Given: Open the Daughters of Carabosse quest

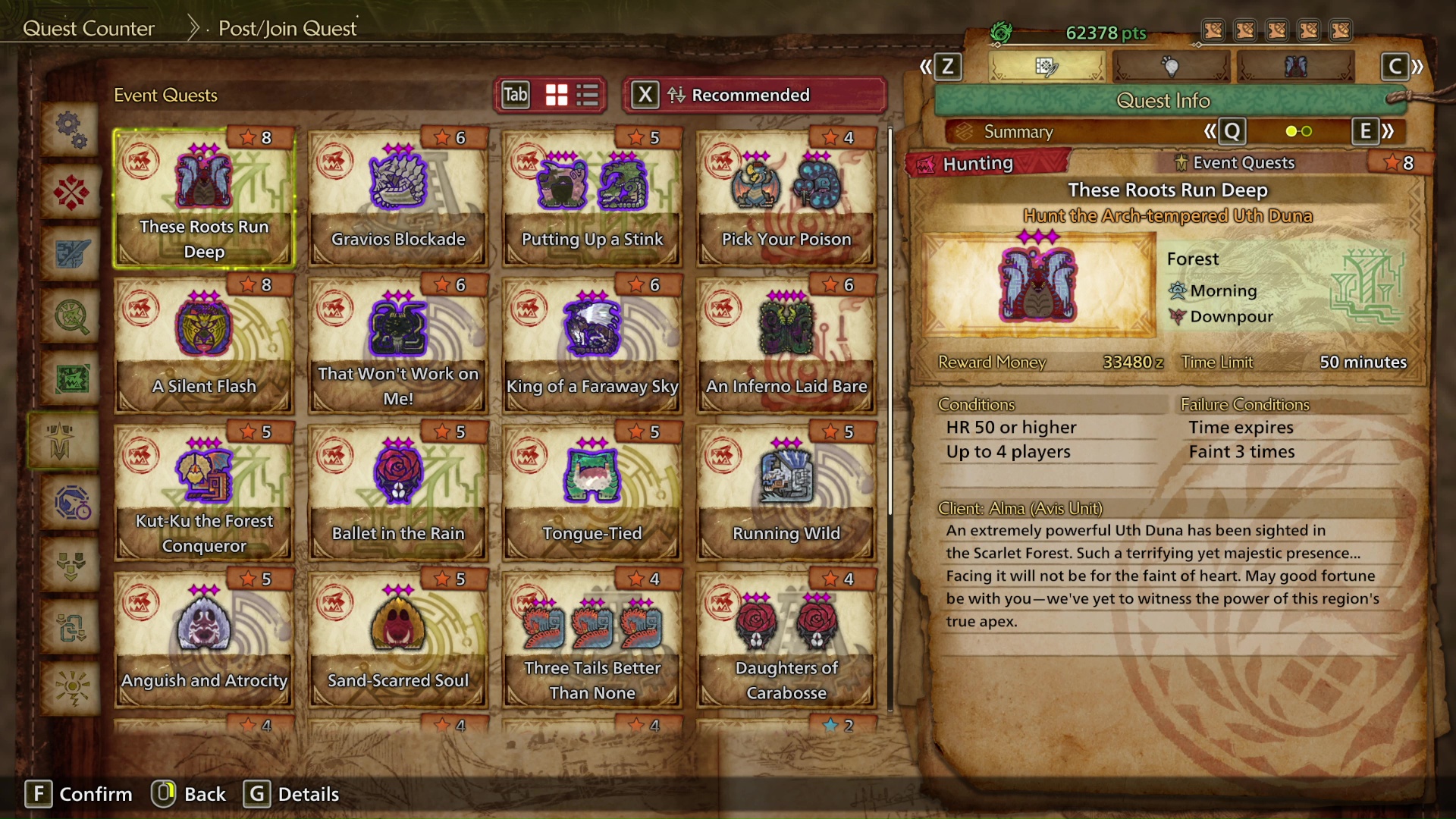Looking at the screenshot, I should tap(786, 640).
